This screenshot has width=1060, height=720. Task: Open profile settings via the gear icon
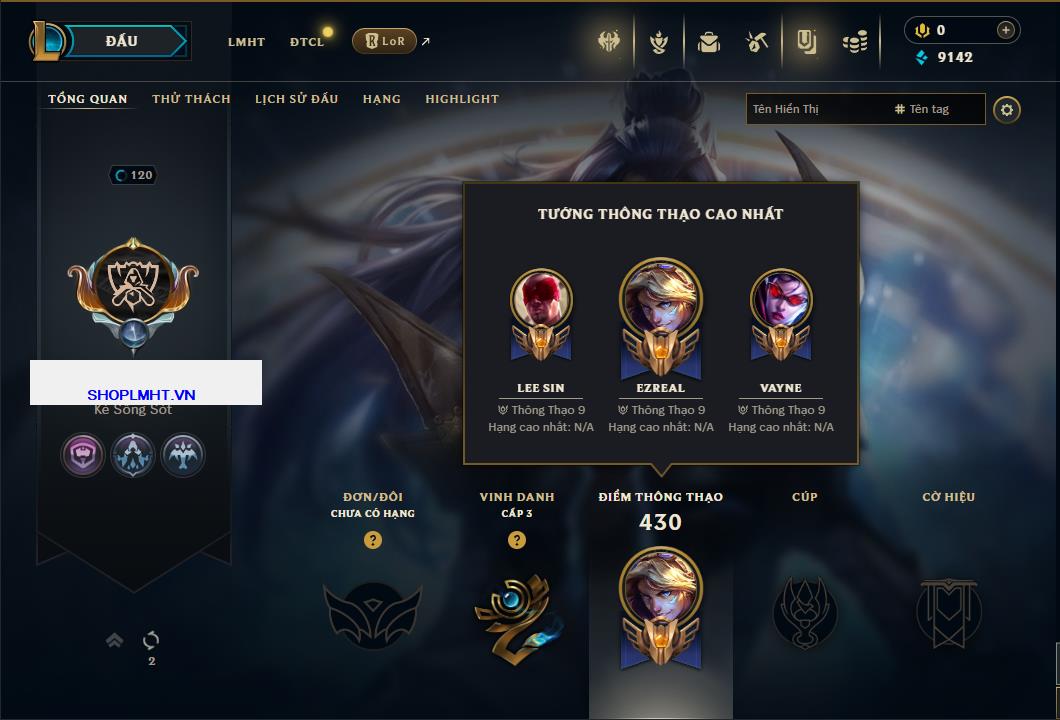[1007, 109]
